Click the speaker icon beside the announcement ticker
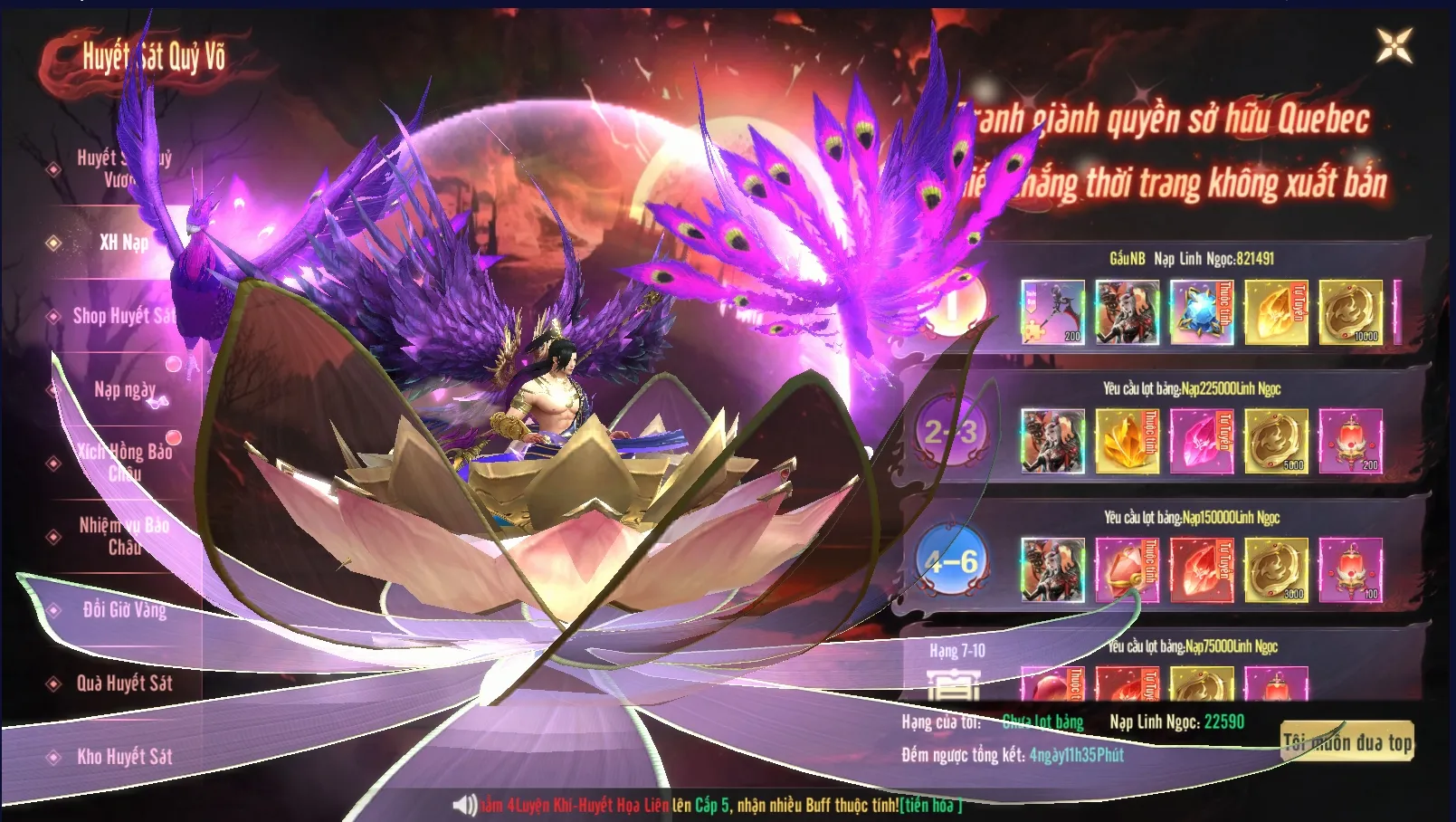Image resolution: width=1456 pixels, height=822 pixels. pyautogui.click(x=464, y=805)
